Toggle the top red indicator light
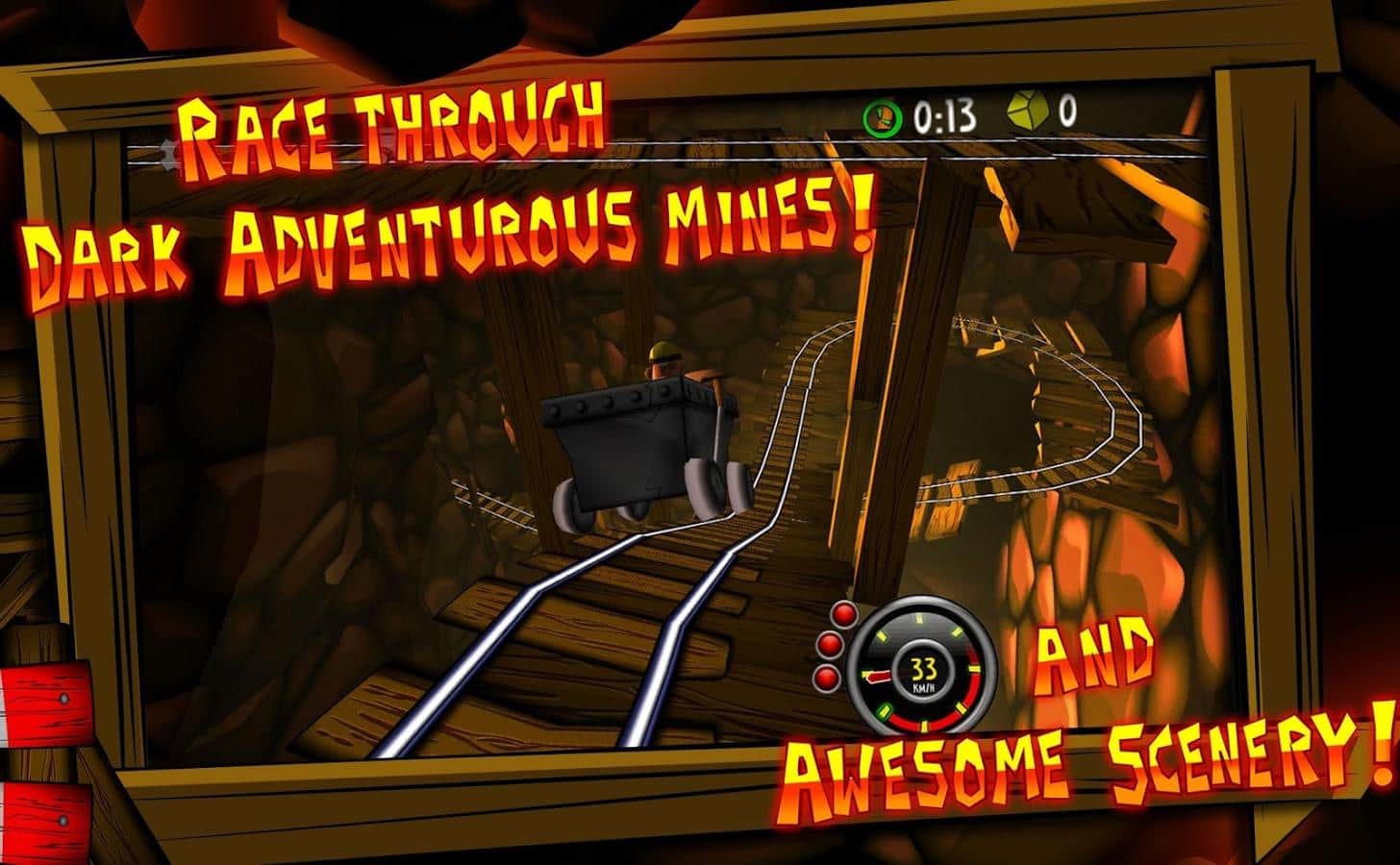Image resolution: width=1400 pixels, height=865 pixels. pos(842,613)
